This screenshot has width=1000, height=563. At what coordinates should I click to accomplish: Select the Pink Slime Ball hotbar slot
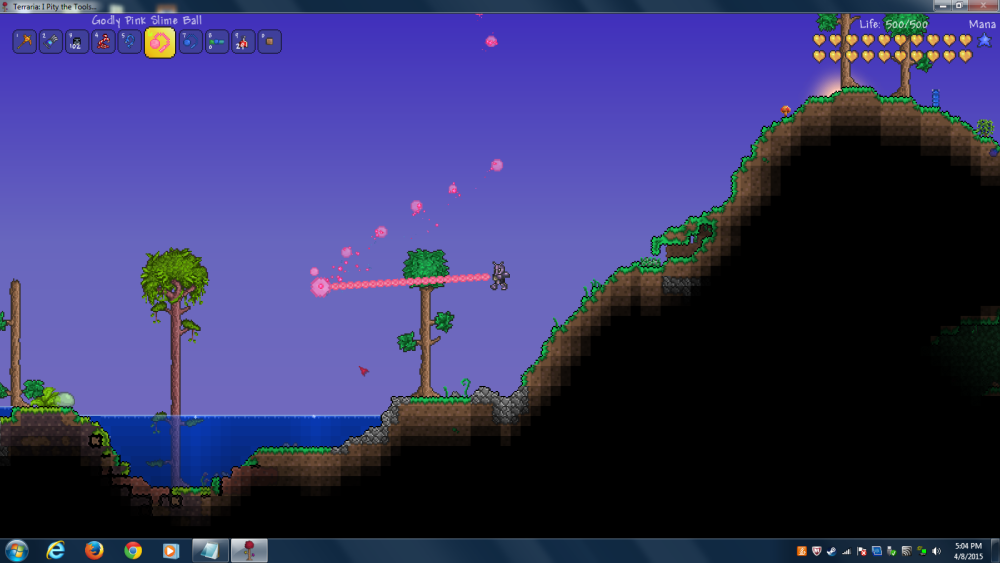click(159, 42)
